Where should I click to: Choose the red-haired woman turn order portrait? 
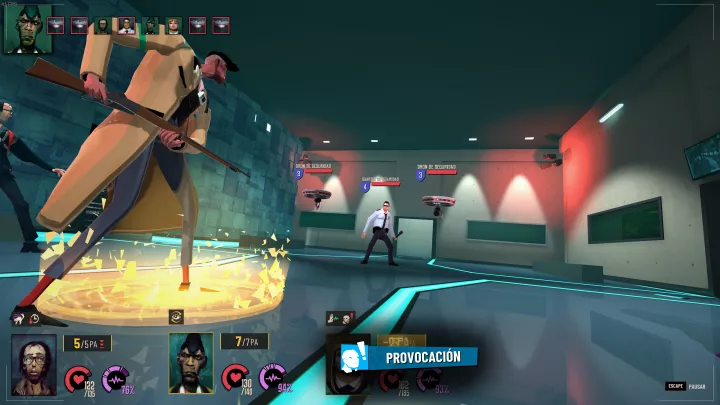(x=174, y=25)
